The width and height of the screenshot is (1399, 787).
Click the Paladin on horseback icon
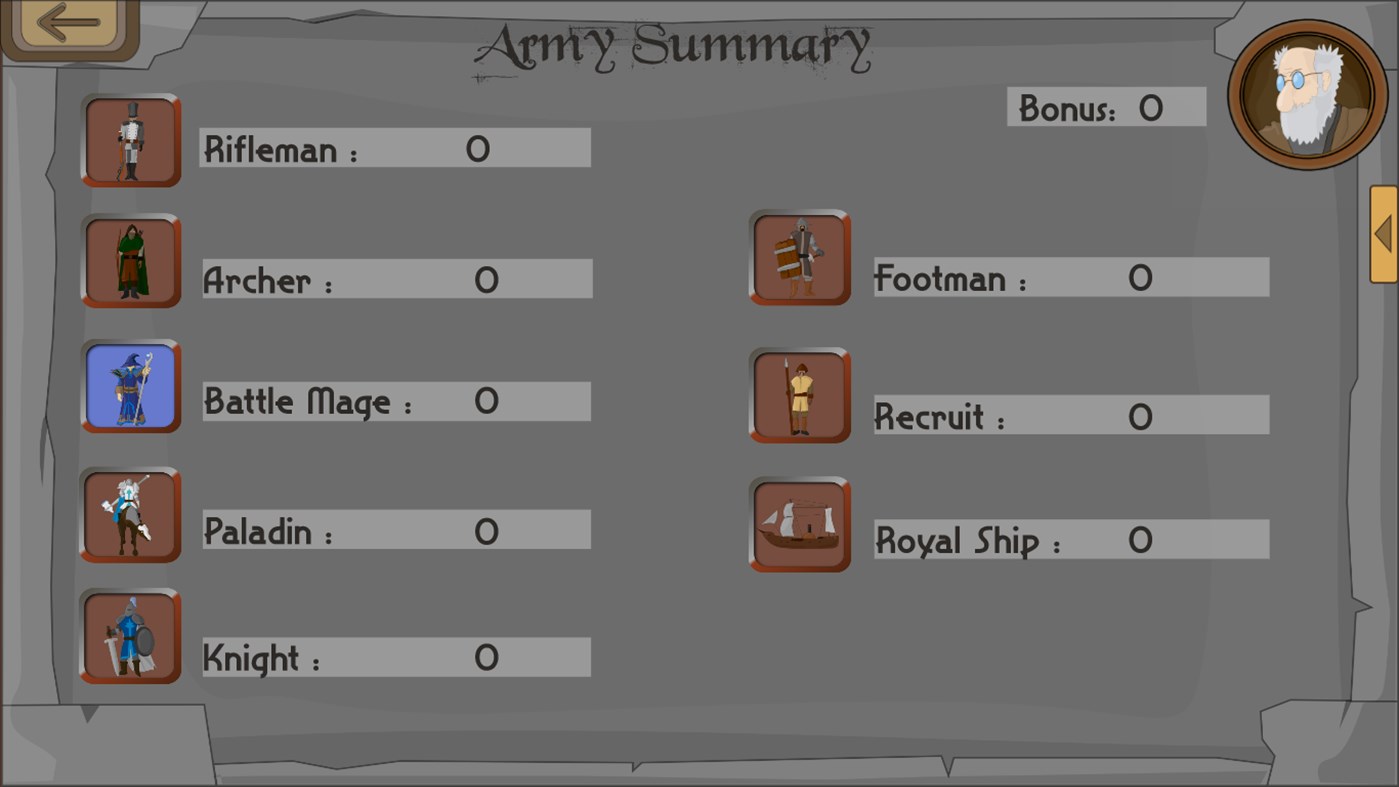coord(130,515)
